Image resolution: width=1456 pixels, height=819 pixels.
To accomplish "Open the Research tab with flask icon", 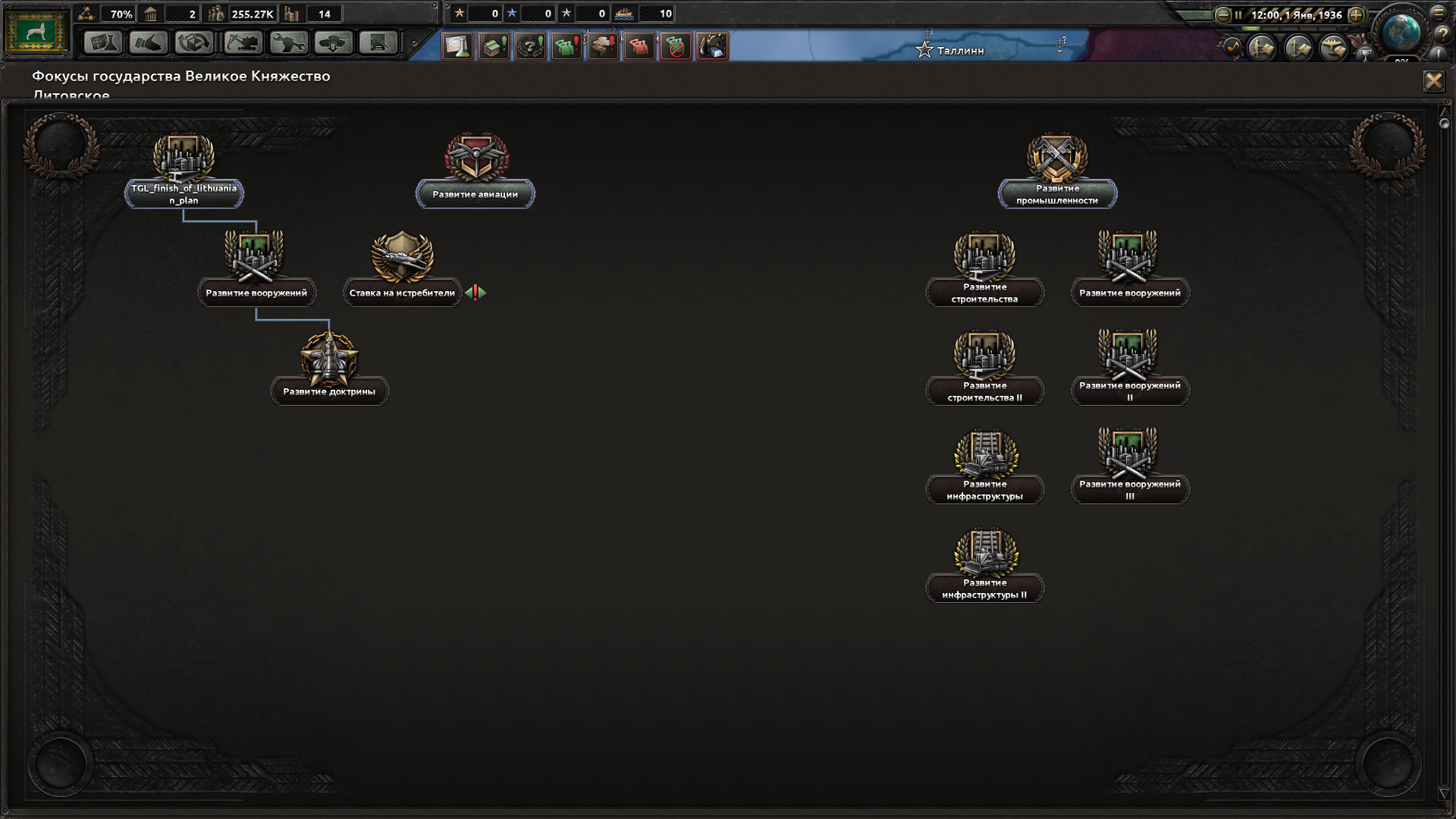I will [103, 43].
